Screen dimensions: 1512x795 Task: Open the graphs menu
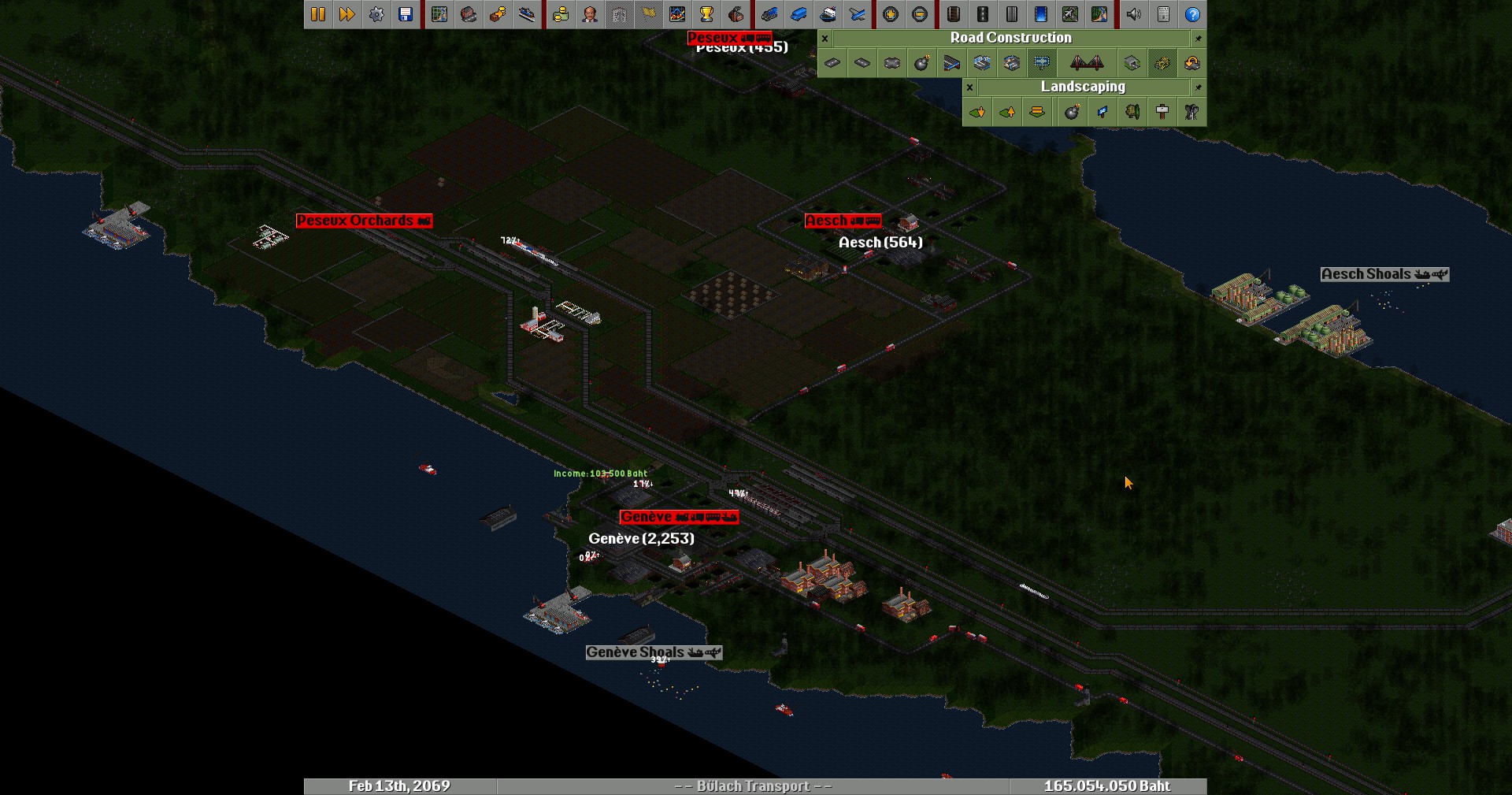[x=677, y=14]
